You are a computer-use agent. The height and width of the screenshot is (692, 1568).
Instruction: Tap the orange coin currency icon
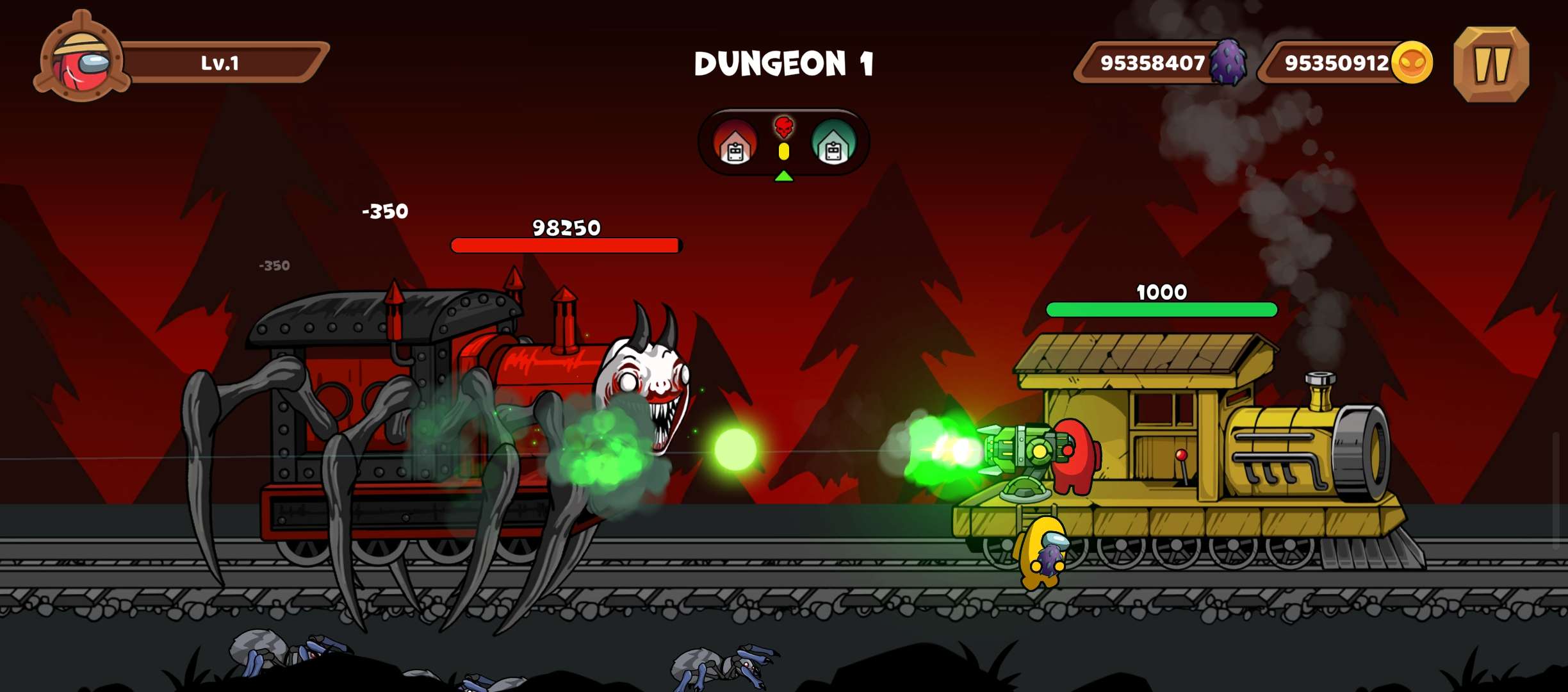tap(1412, 63)
